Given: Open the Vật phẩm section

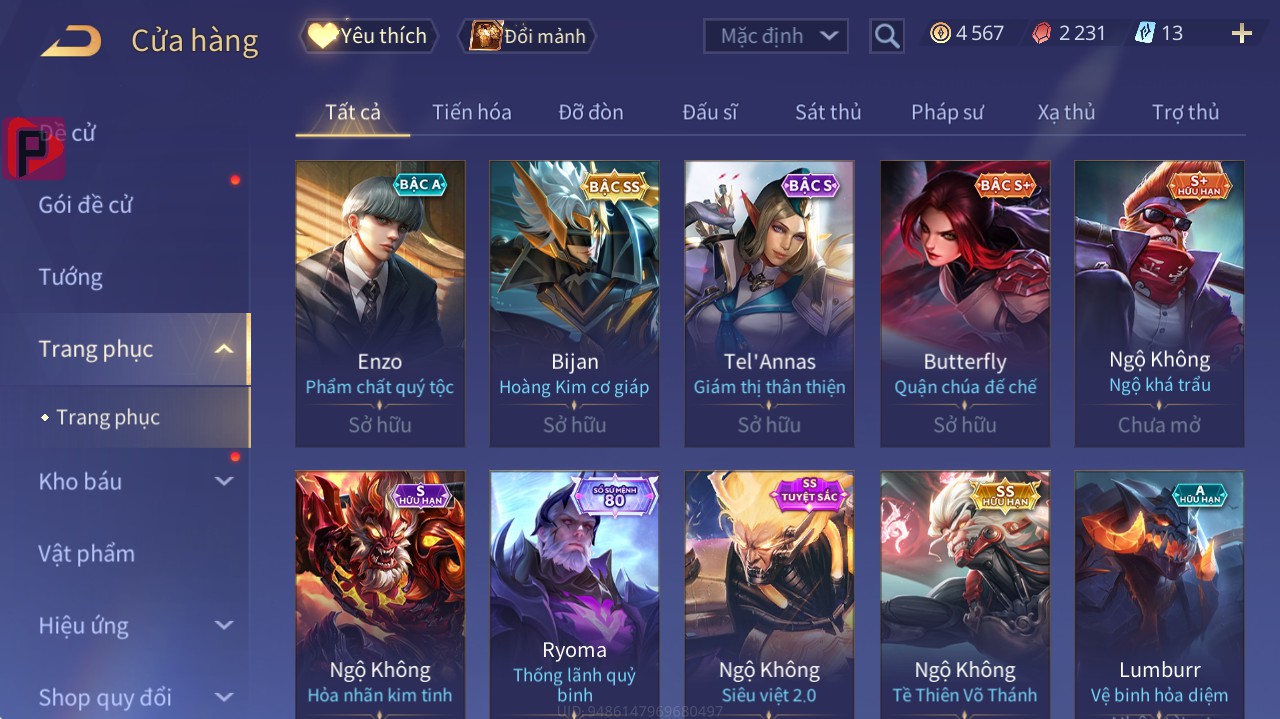Looking at the screenshot, I should pyautogui.click(x=86, y=553).
